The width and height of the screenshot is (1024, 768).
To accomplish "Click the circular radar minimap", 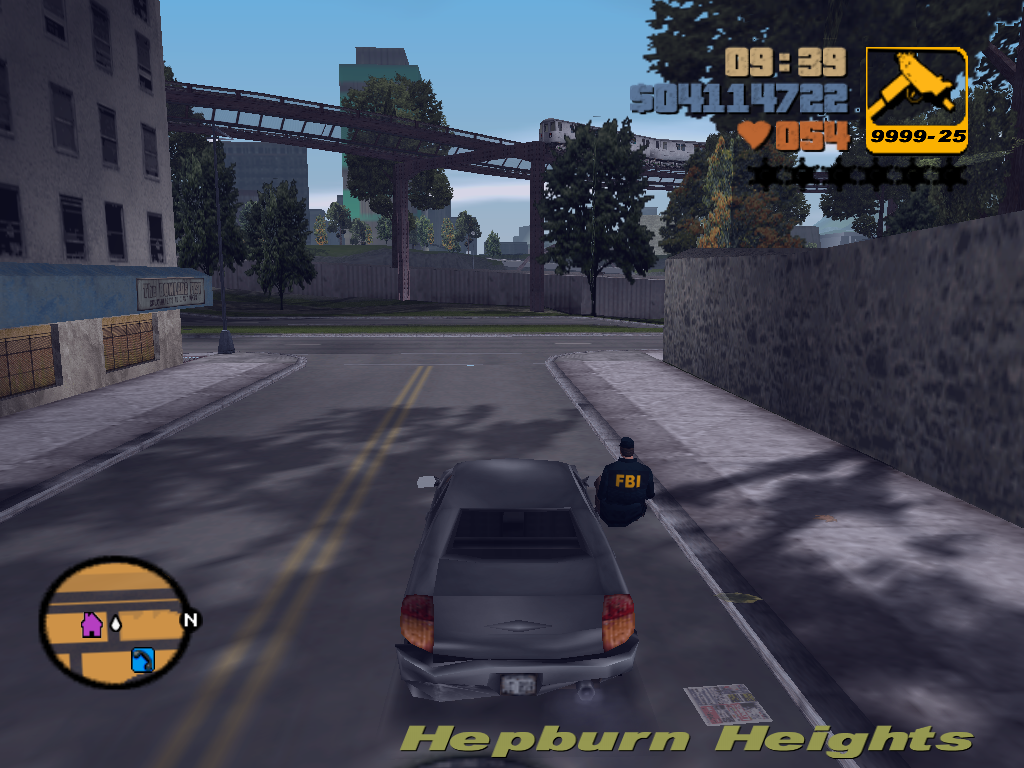I will 114,622.
